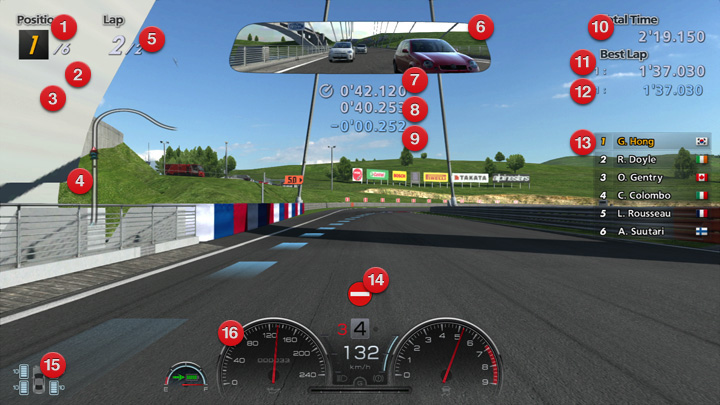
Task: Click the red no-entry warning icon
Action: [359, 295]
